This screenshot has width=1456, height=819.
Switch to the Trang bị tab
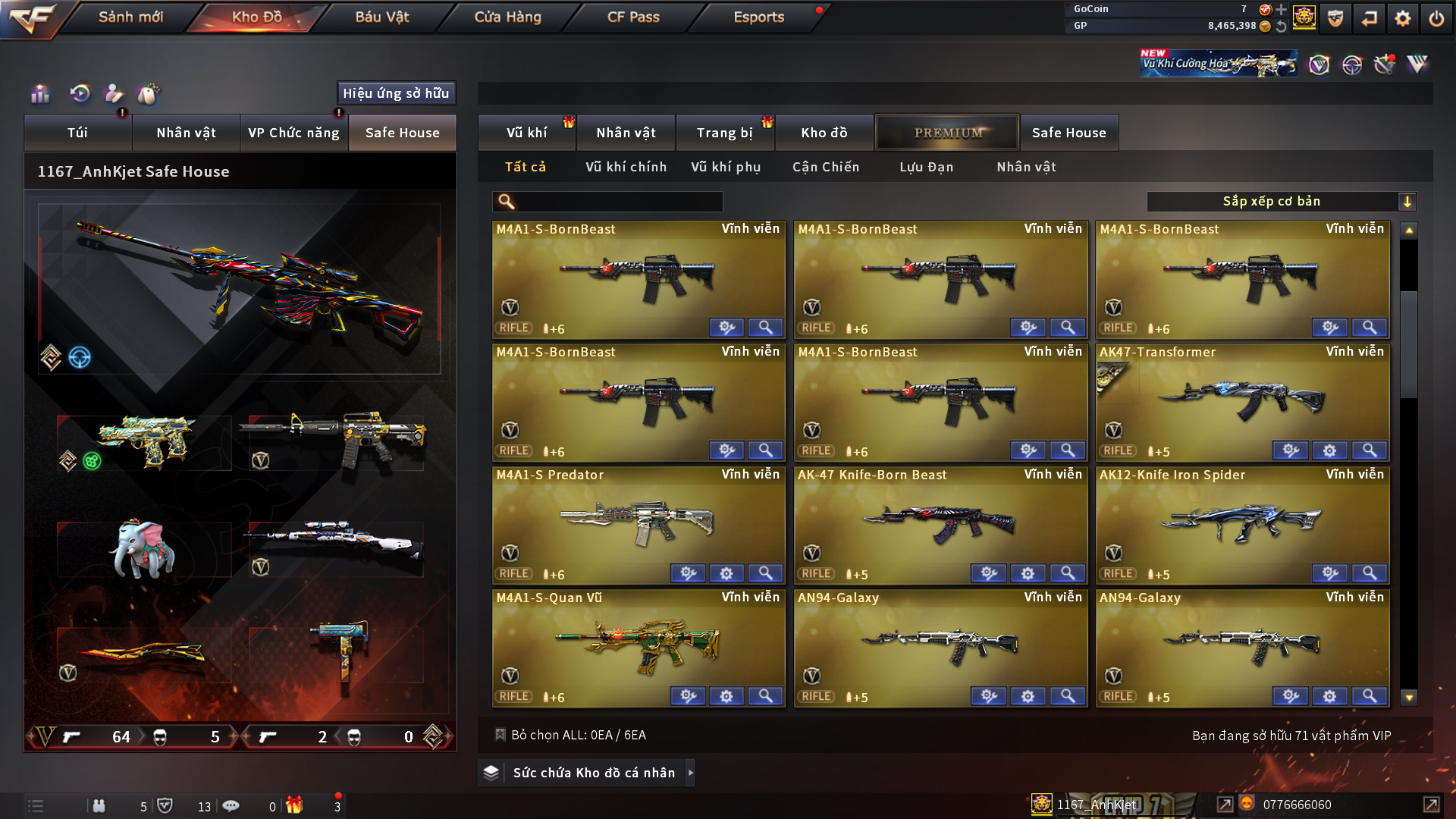click(724, 133)
